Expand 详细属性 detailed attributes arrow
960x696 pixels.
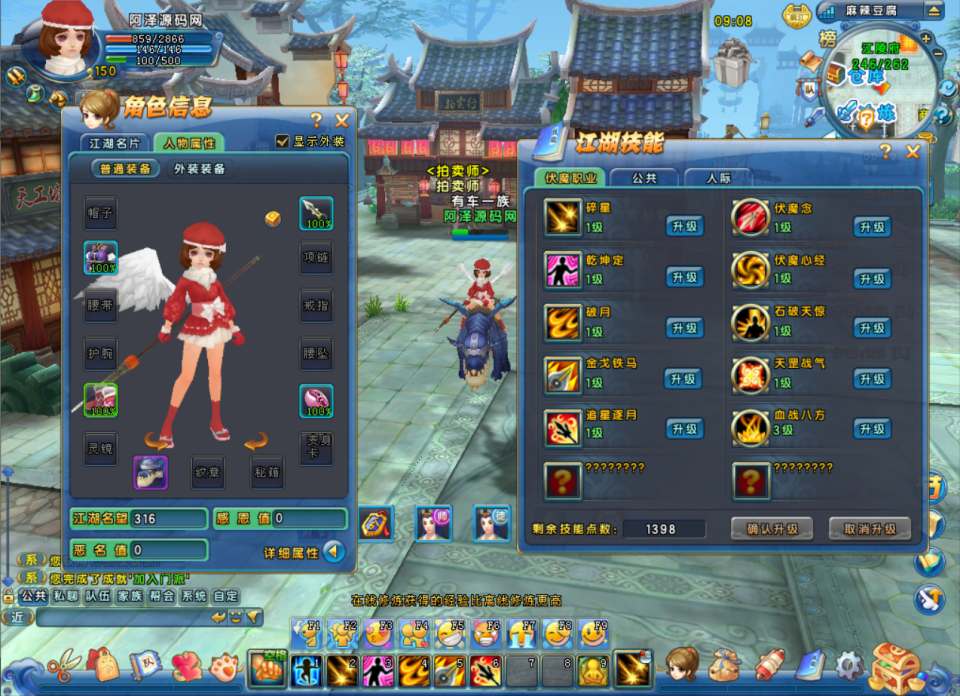pos(334,551)
